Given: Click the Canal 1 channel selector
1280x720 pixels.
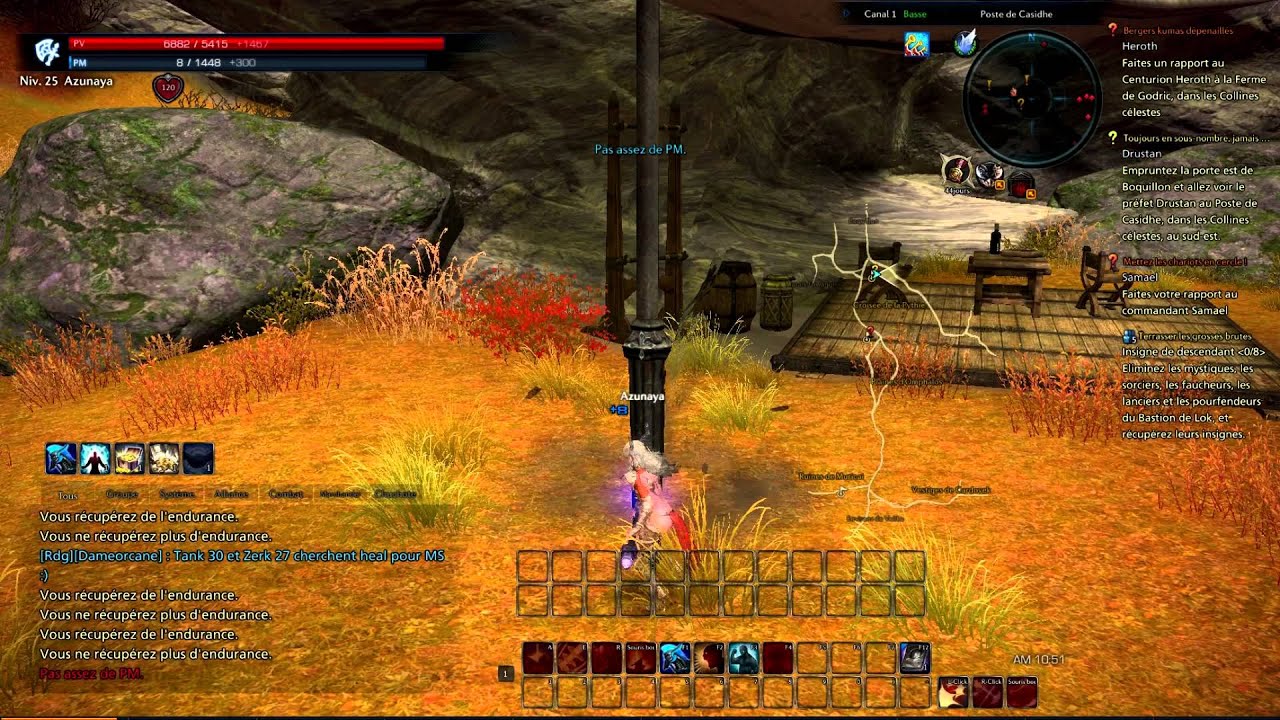Looking at the screenshot, I should [880, 14].
